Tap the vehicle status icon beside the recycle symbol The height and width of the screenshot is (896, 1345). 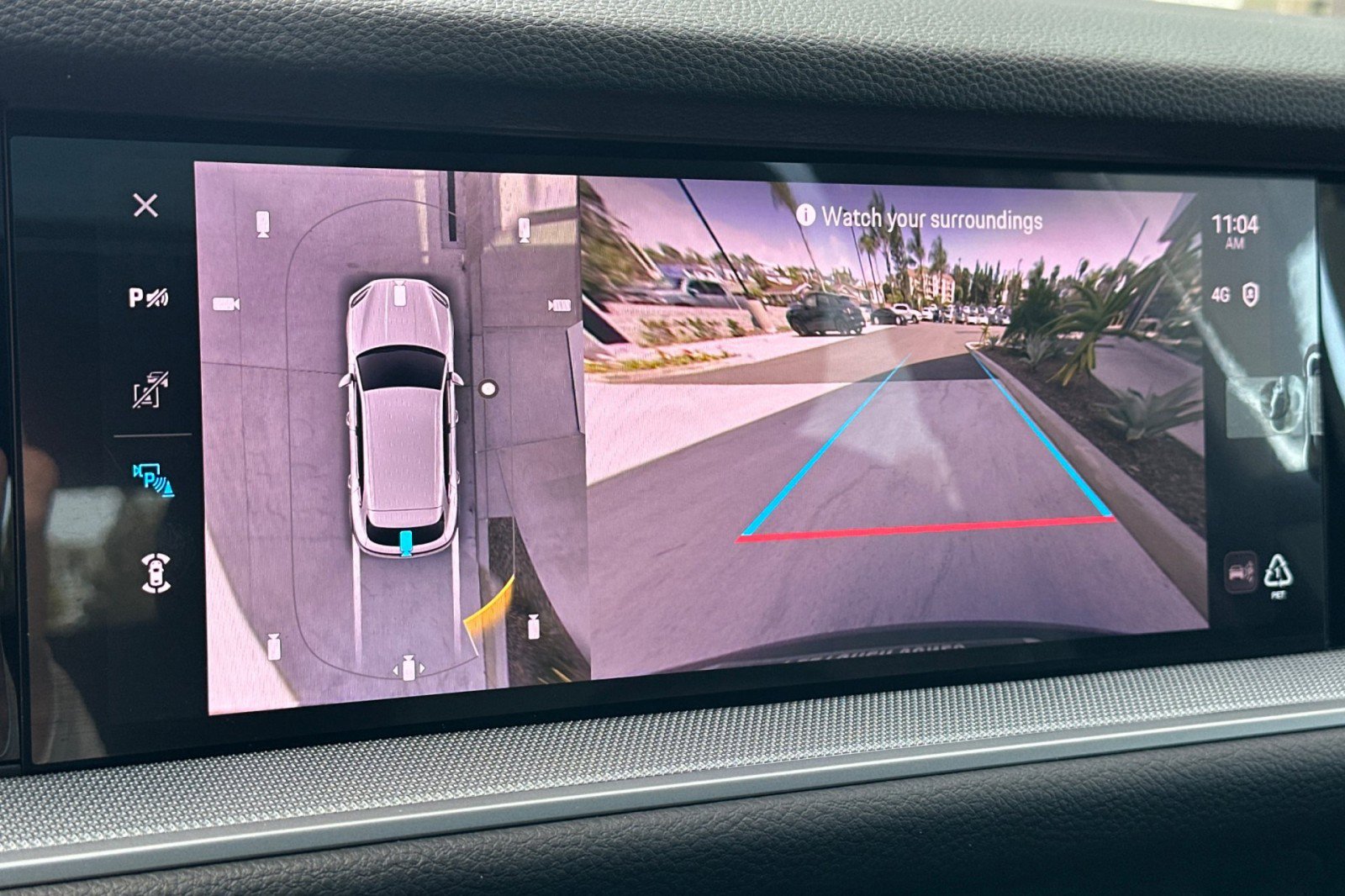point(1240,572)
